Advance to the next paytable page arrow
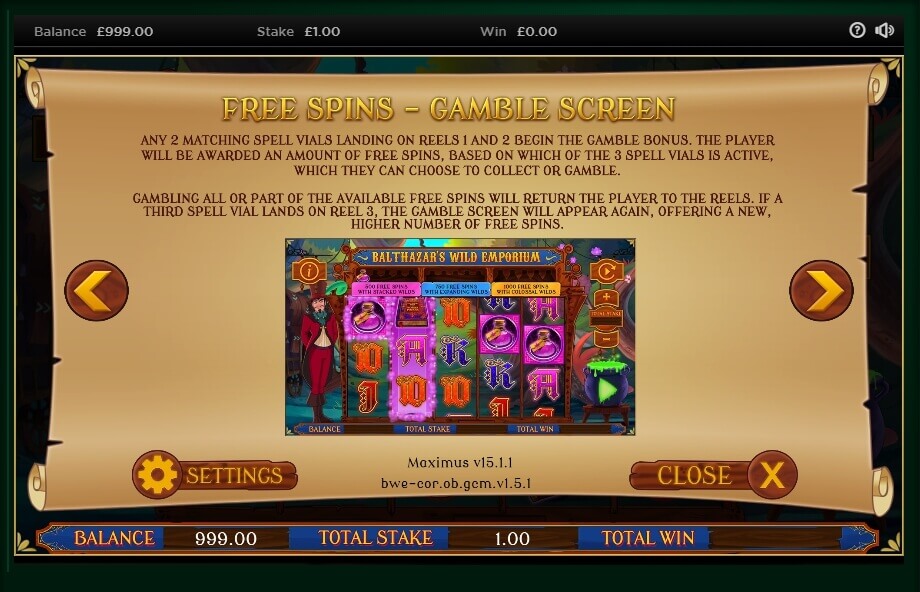The height and width of the screenshot is (592, 920). coord(821,291)
